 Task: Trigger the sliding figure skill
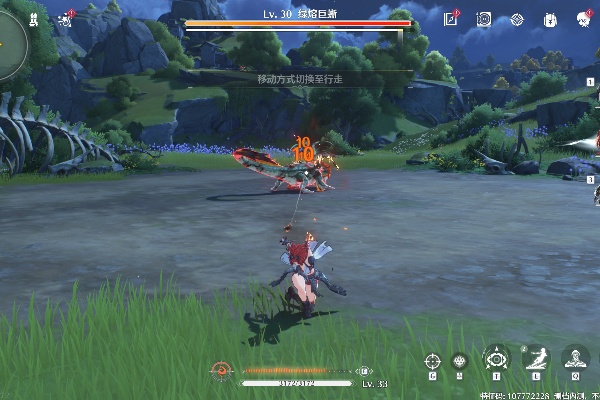point(536,358)
